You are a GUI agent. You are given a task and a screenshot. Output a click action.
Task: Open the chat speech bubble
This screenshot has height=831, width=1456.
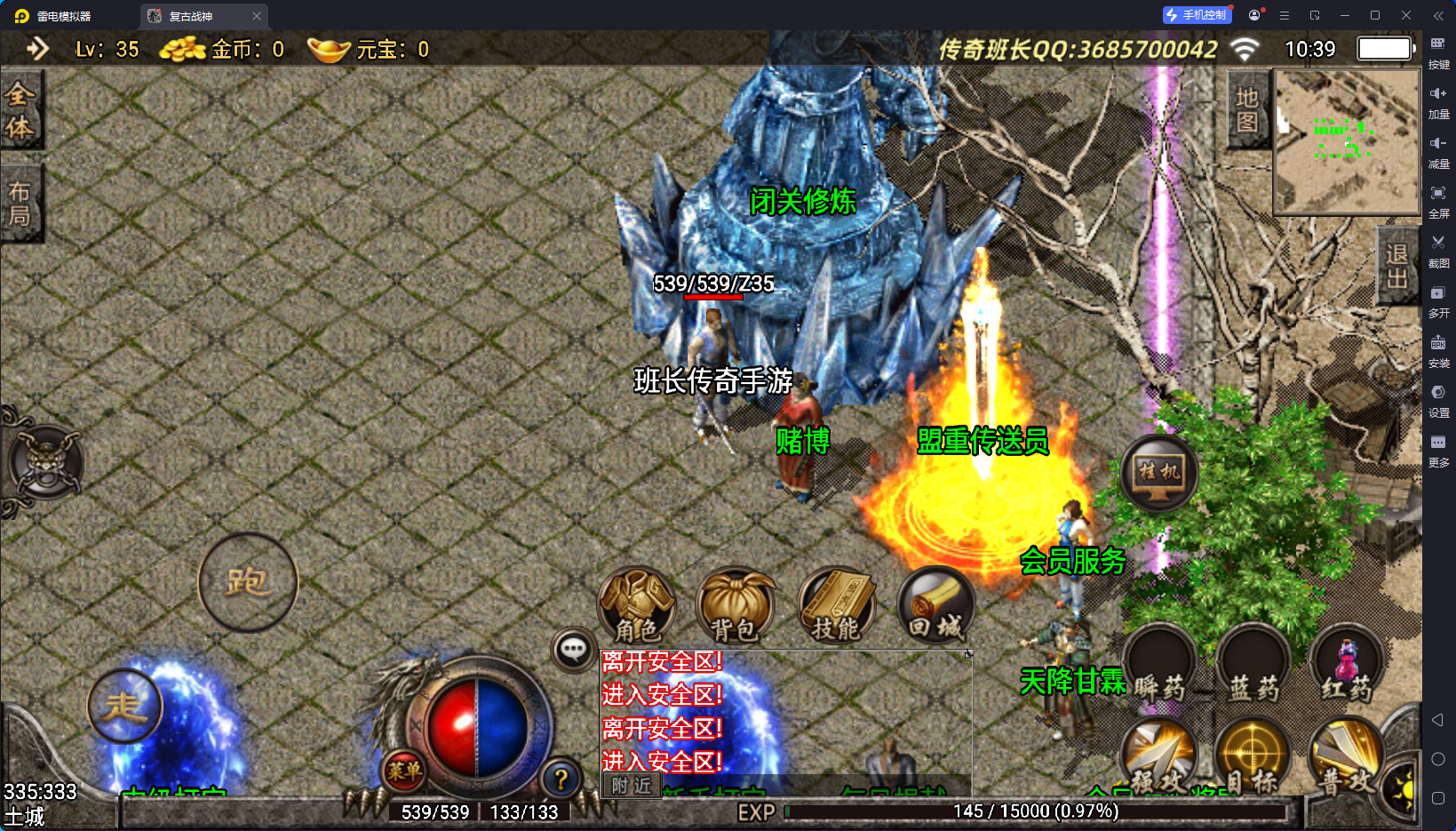(x=573, y=650)
